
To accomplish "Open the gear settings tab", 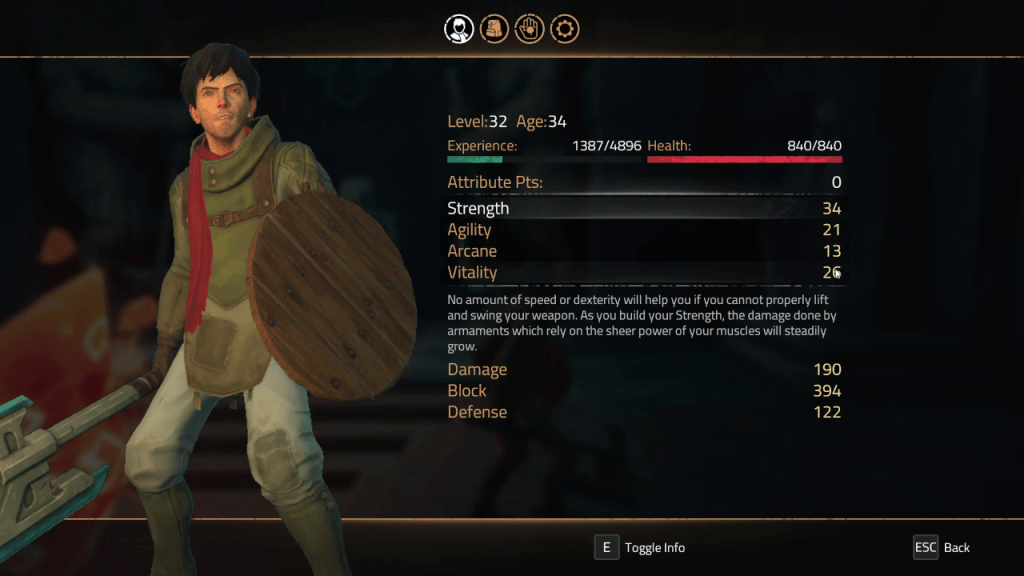I will [565, 28].
